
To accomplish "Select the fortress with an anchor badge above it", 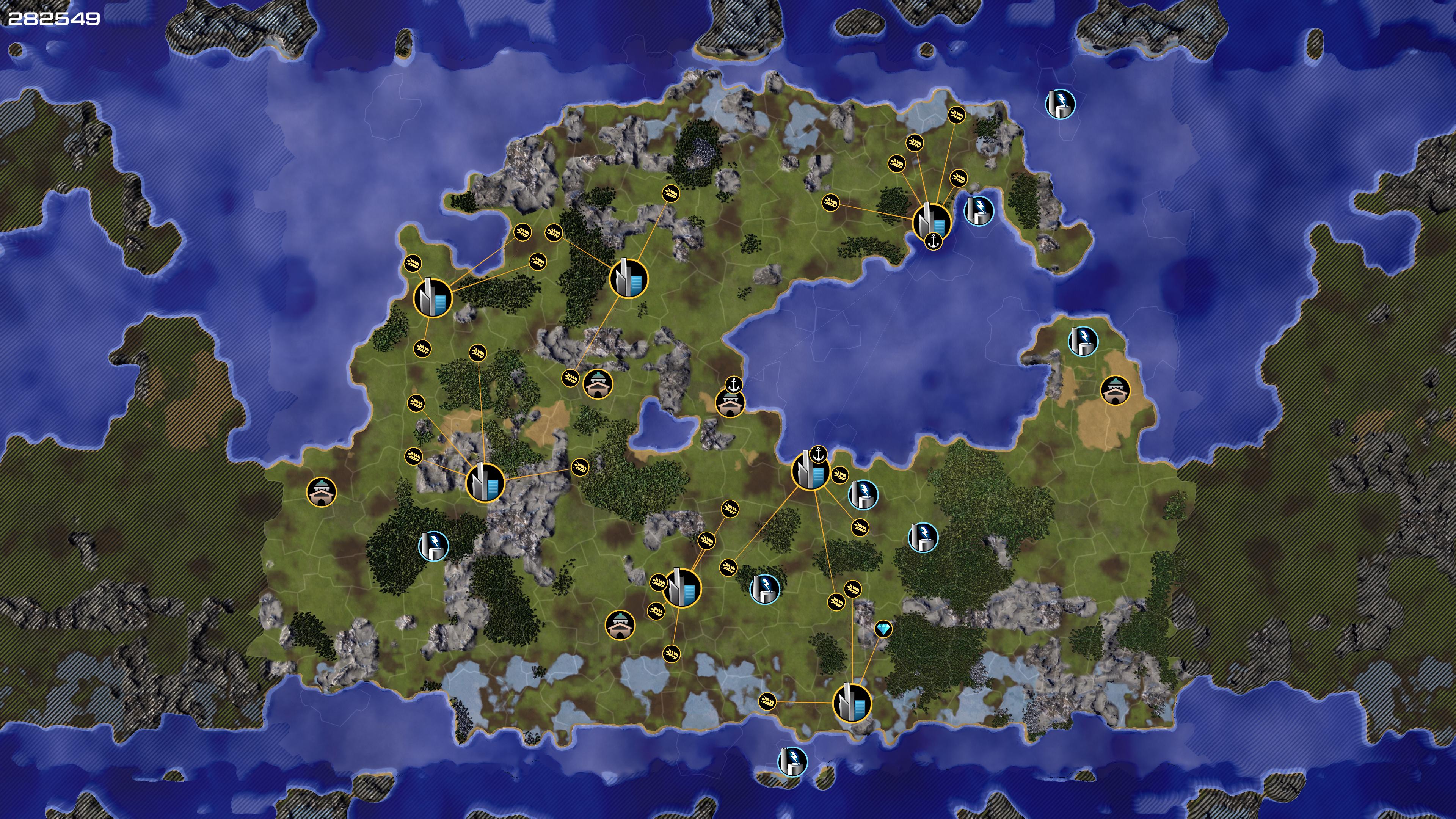I will pyautogui.click(x=730, y=402).
